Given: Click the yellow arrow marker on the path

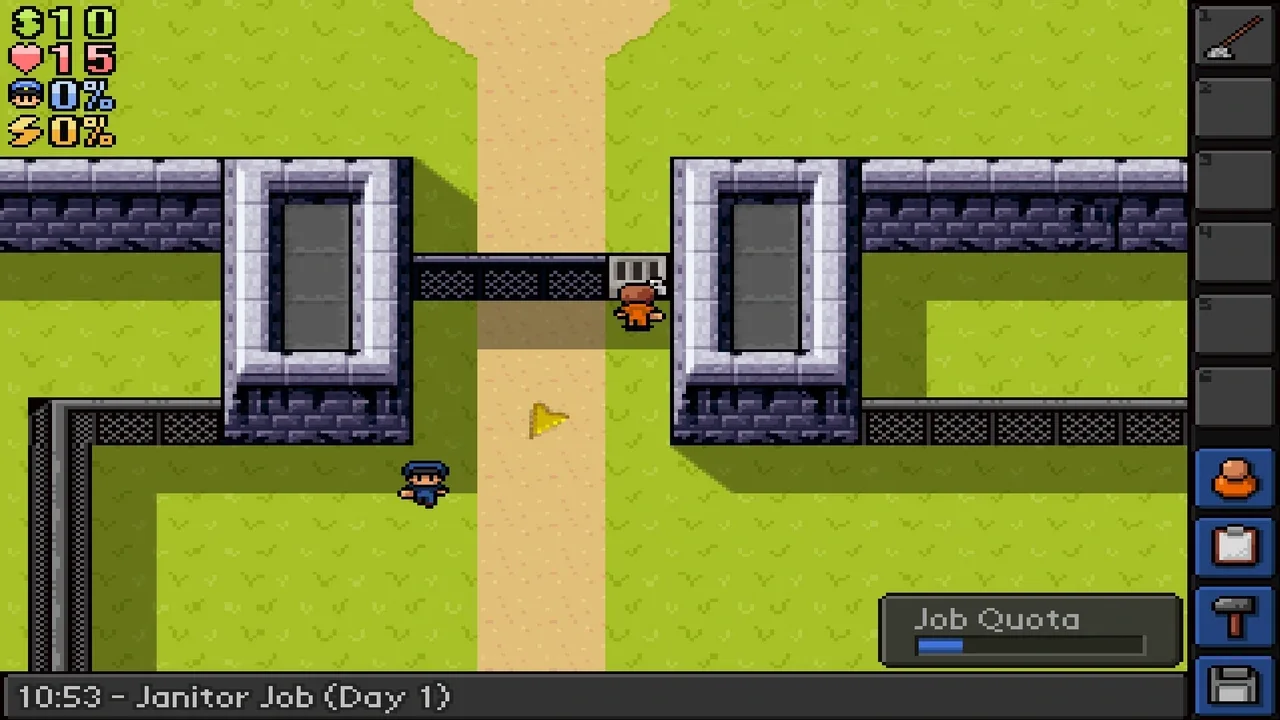Looking at the screenshot, I should tap(546, 421).
